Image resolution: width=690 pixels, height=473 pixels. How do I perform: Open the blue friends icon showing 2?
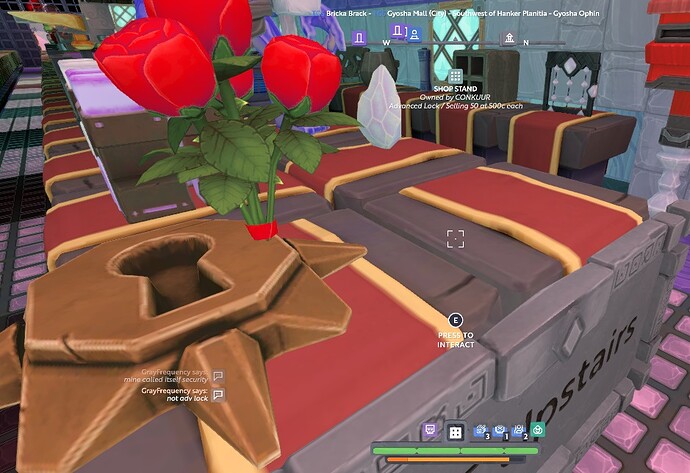point(518,431)
